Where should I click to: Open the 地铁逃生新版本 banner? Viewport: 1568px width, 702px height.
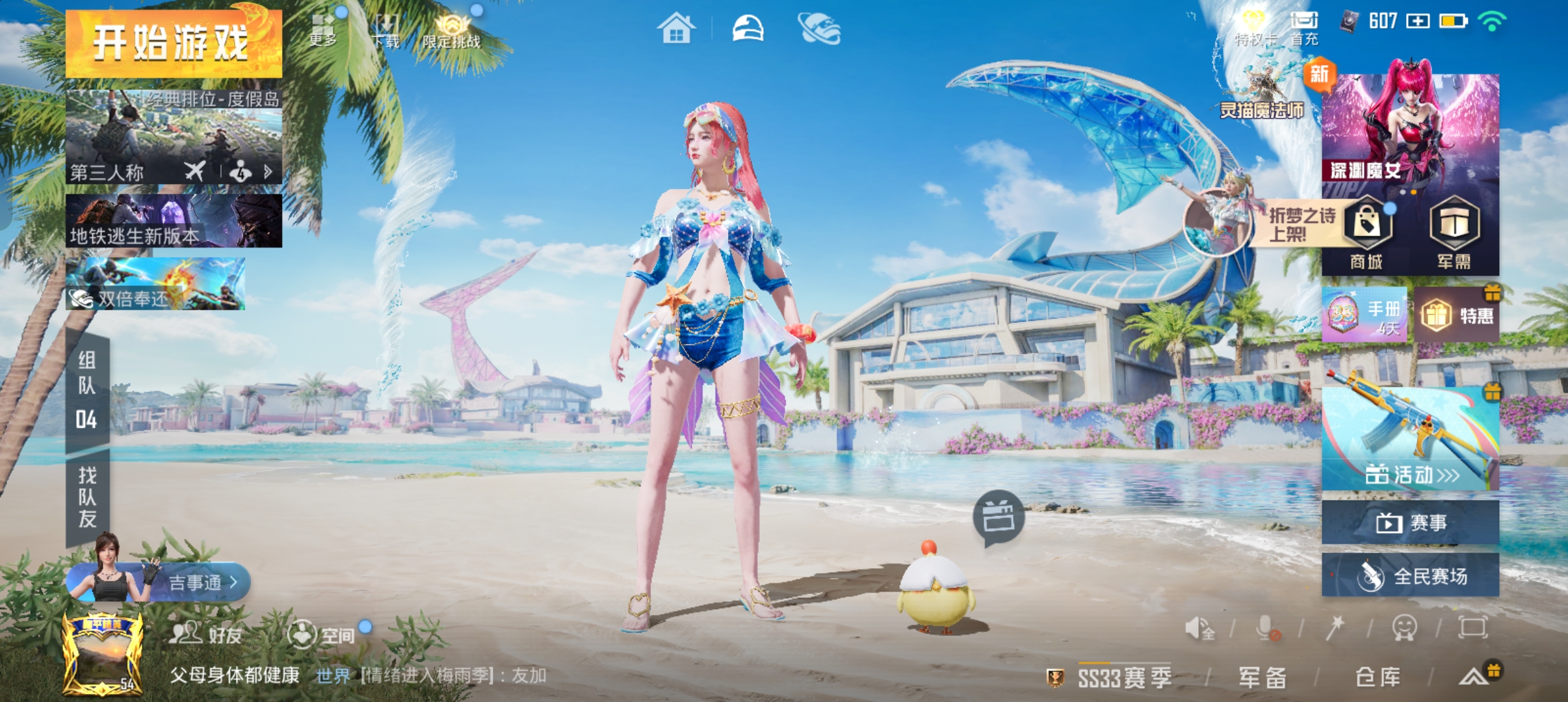(x=174, y=221)
